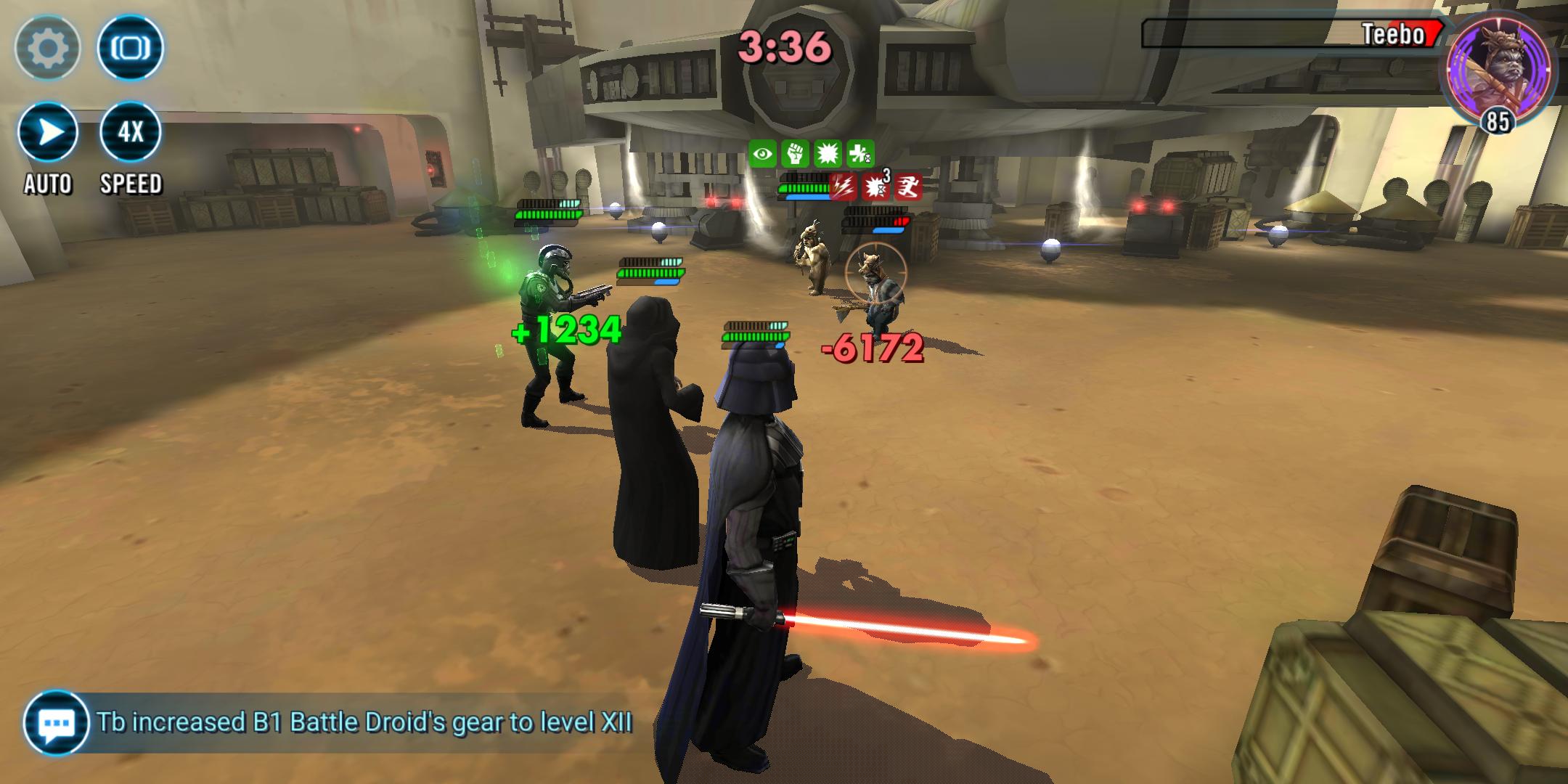This screenshot has width=1568, height=784.
Task: Toggle AUTO battle play
Action: coord(48,133)
